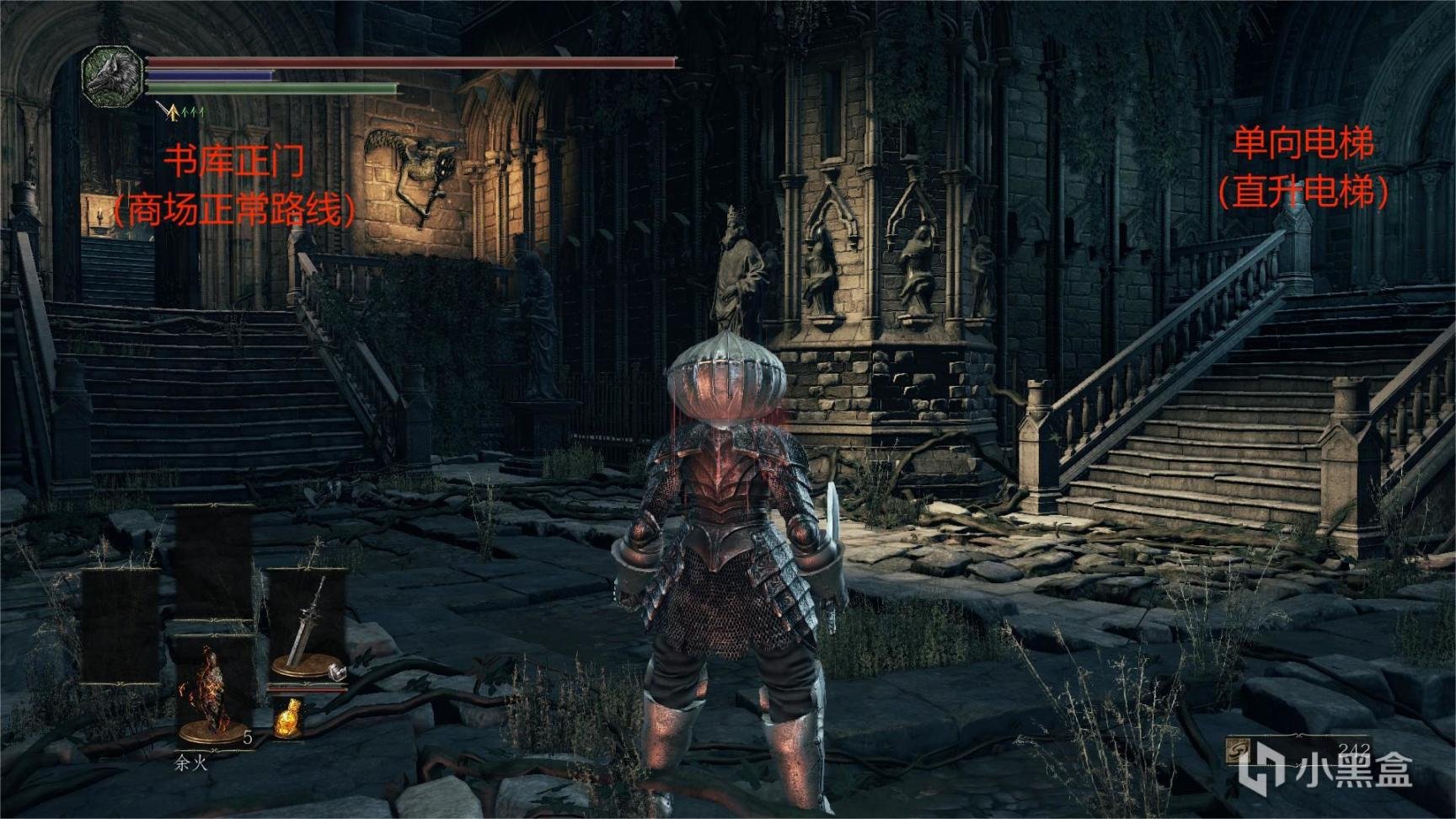Click the item quantity number 5

(x=248, y=737)
